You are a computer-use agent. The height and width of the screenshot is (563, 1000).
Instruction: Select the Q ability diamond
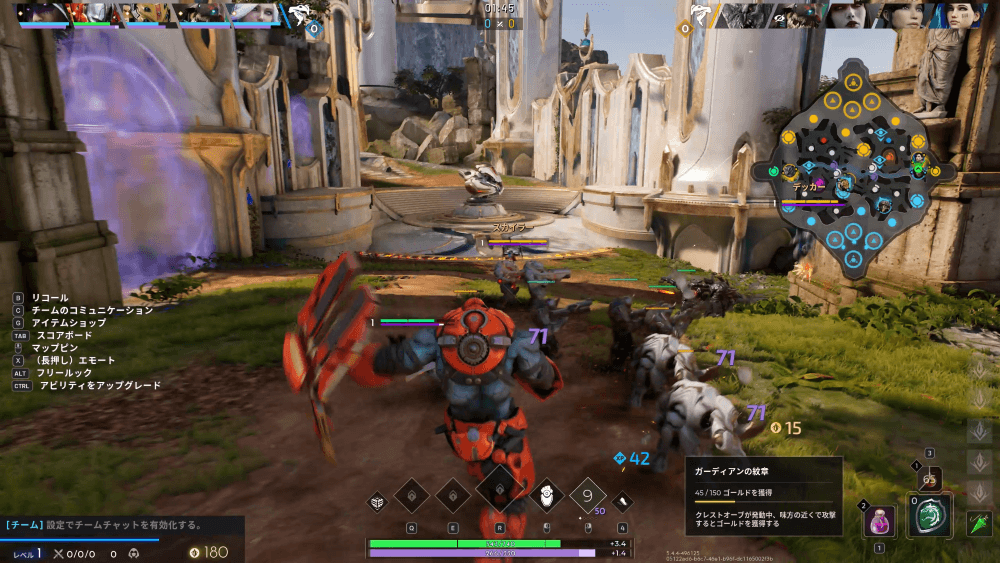point(411,495)
